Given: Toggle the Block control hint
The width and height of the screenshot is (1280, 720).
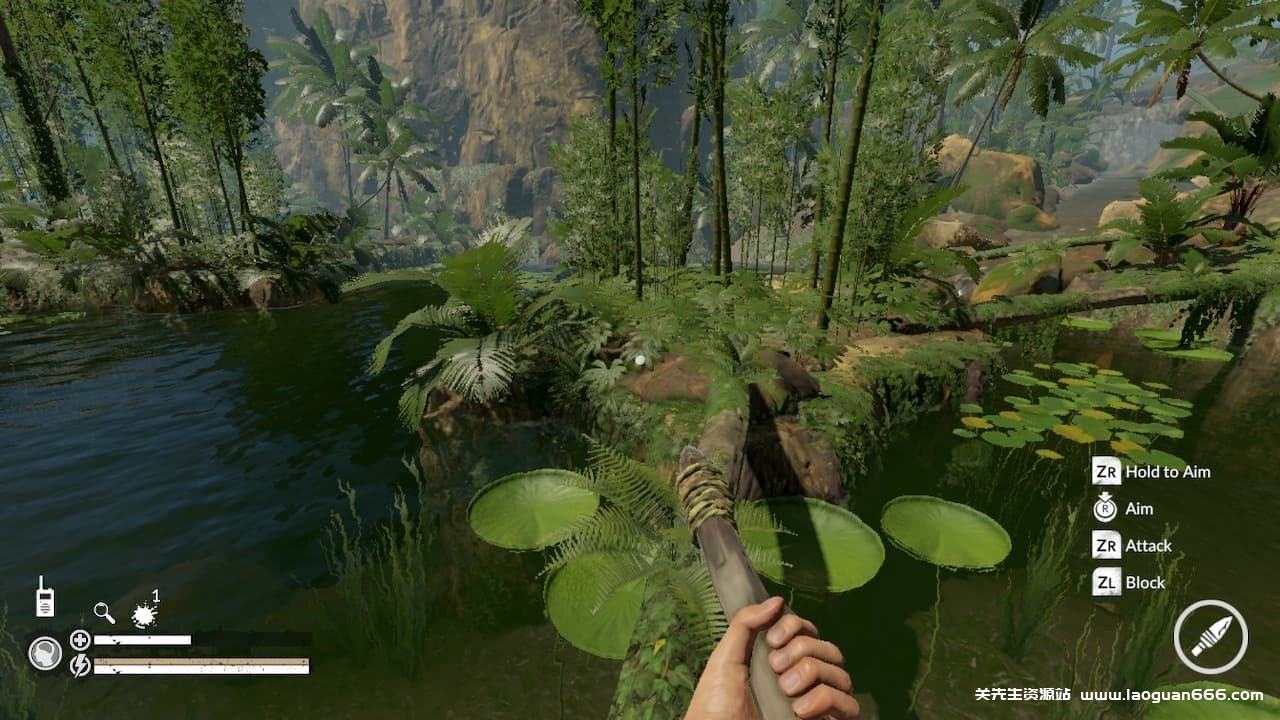Looking at the screenshot, I should click(1144, 582).
